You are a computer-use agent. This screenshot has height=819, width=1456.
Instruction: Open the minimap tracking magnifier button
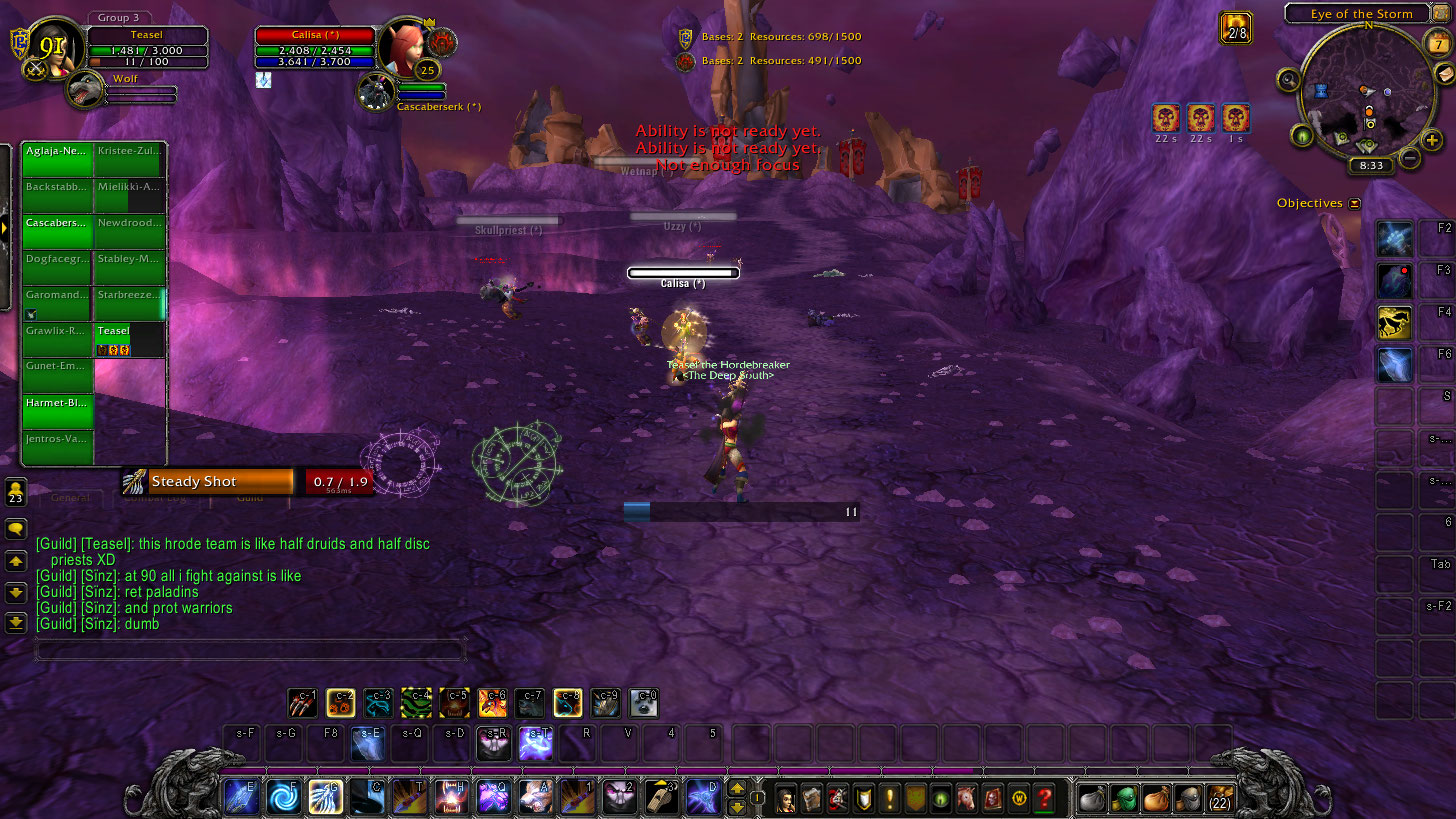tap(1289, 79)
